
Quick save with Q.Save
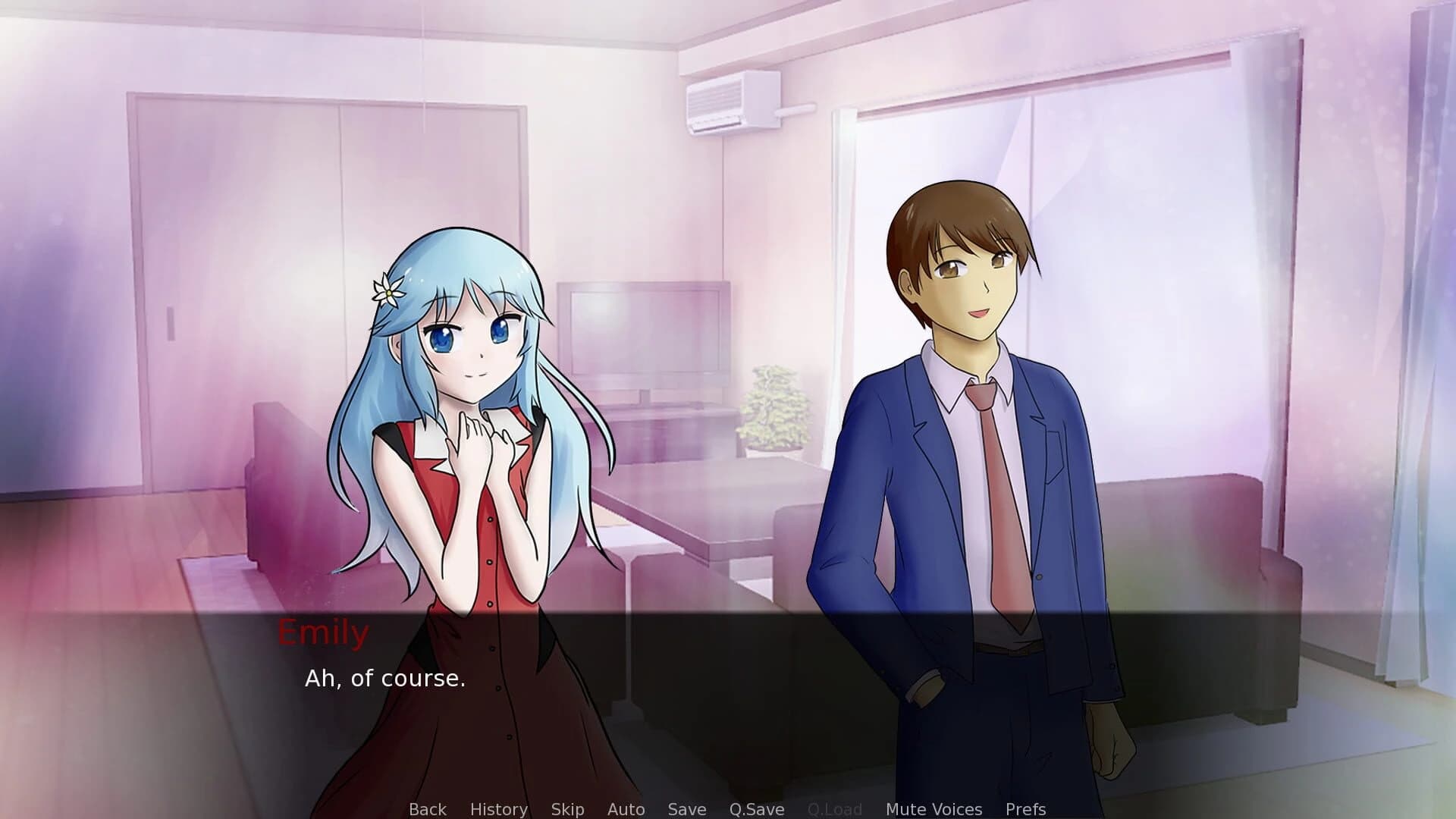tap(755, 808)
